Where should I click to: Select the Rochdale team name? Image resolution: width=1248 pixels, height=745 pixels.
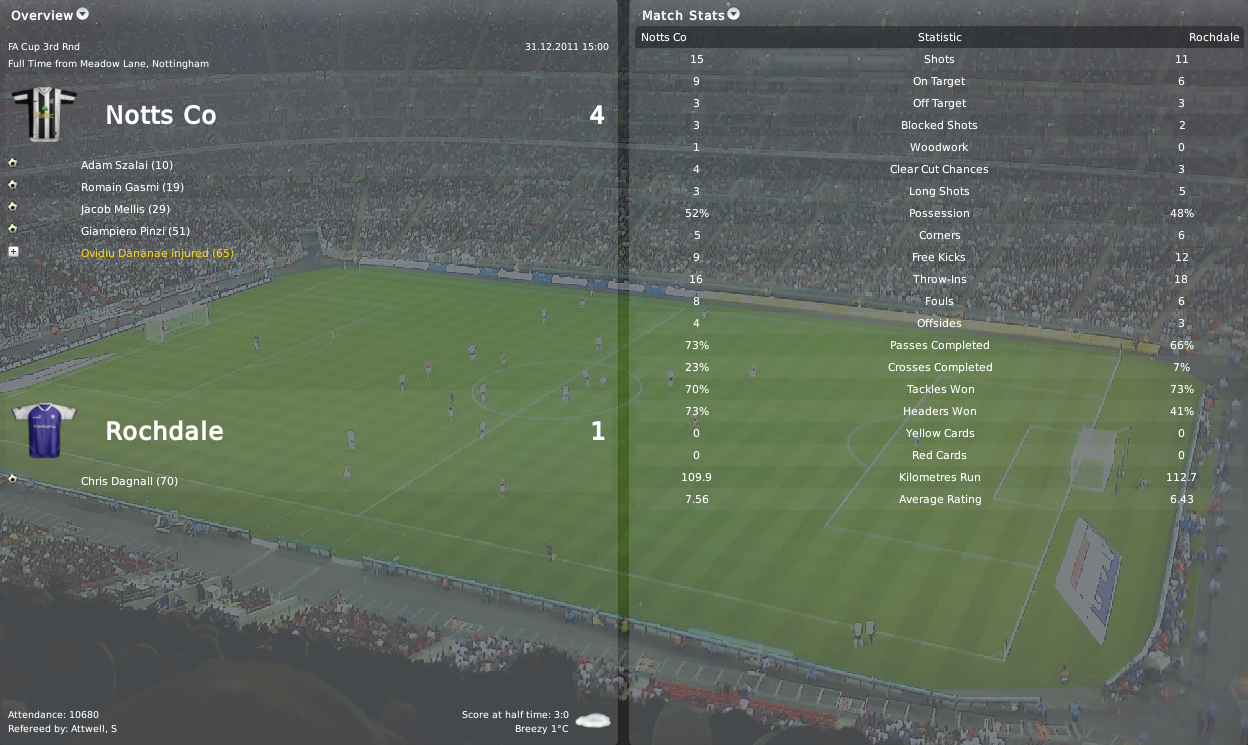pyautogui.click(x=164, y=432)
